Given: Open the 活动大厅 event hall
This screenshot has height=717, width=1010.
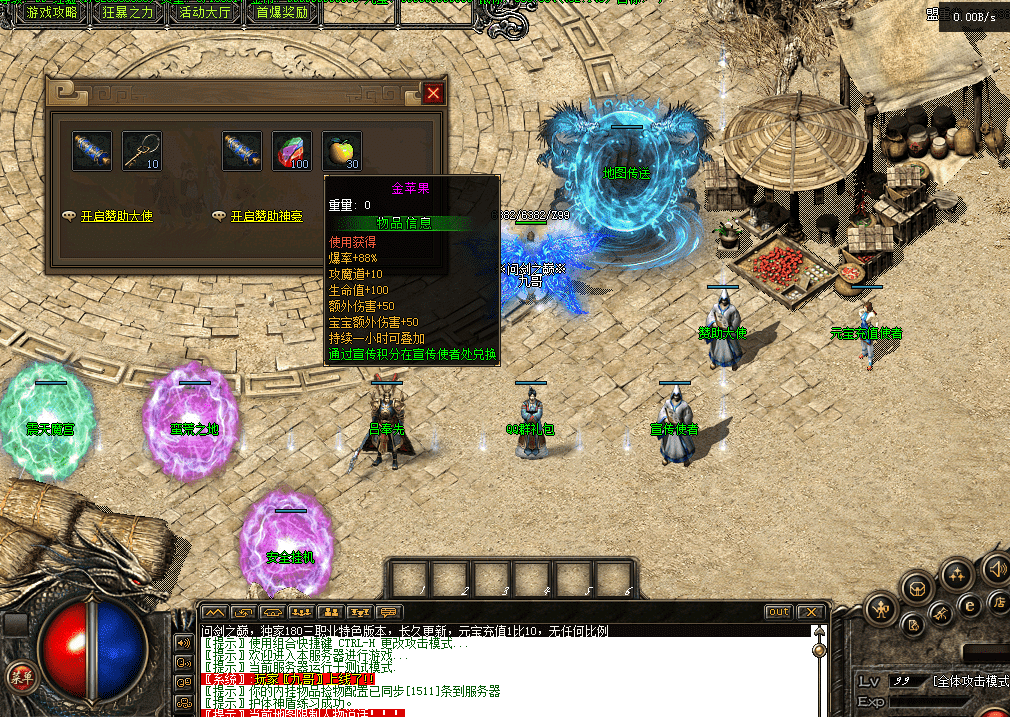Looking at the screenshot, I should (x=206, y=13).
